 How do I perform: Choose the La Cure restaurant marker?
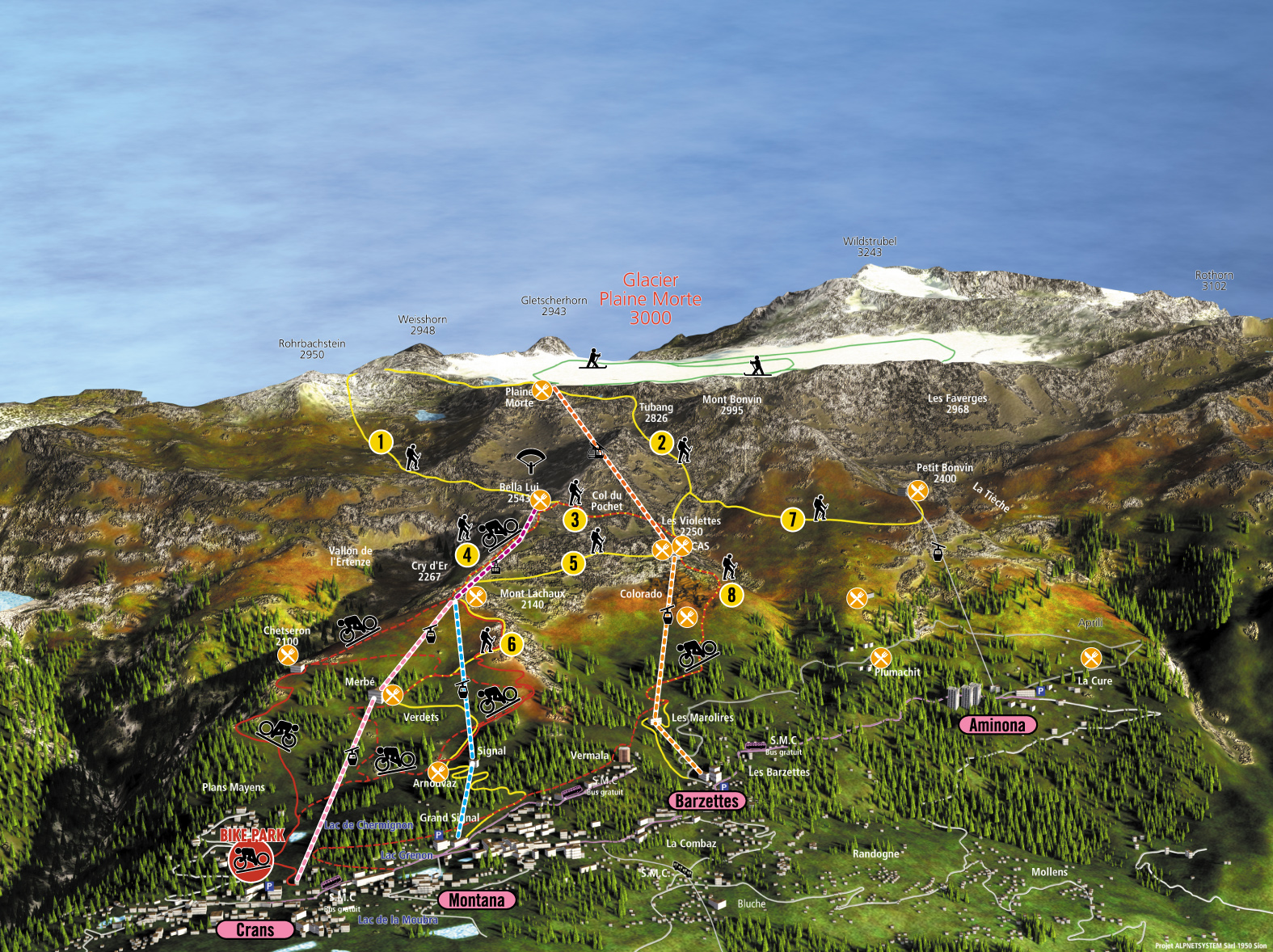click(1091, 658)
